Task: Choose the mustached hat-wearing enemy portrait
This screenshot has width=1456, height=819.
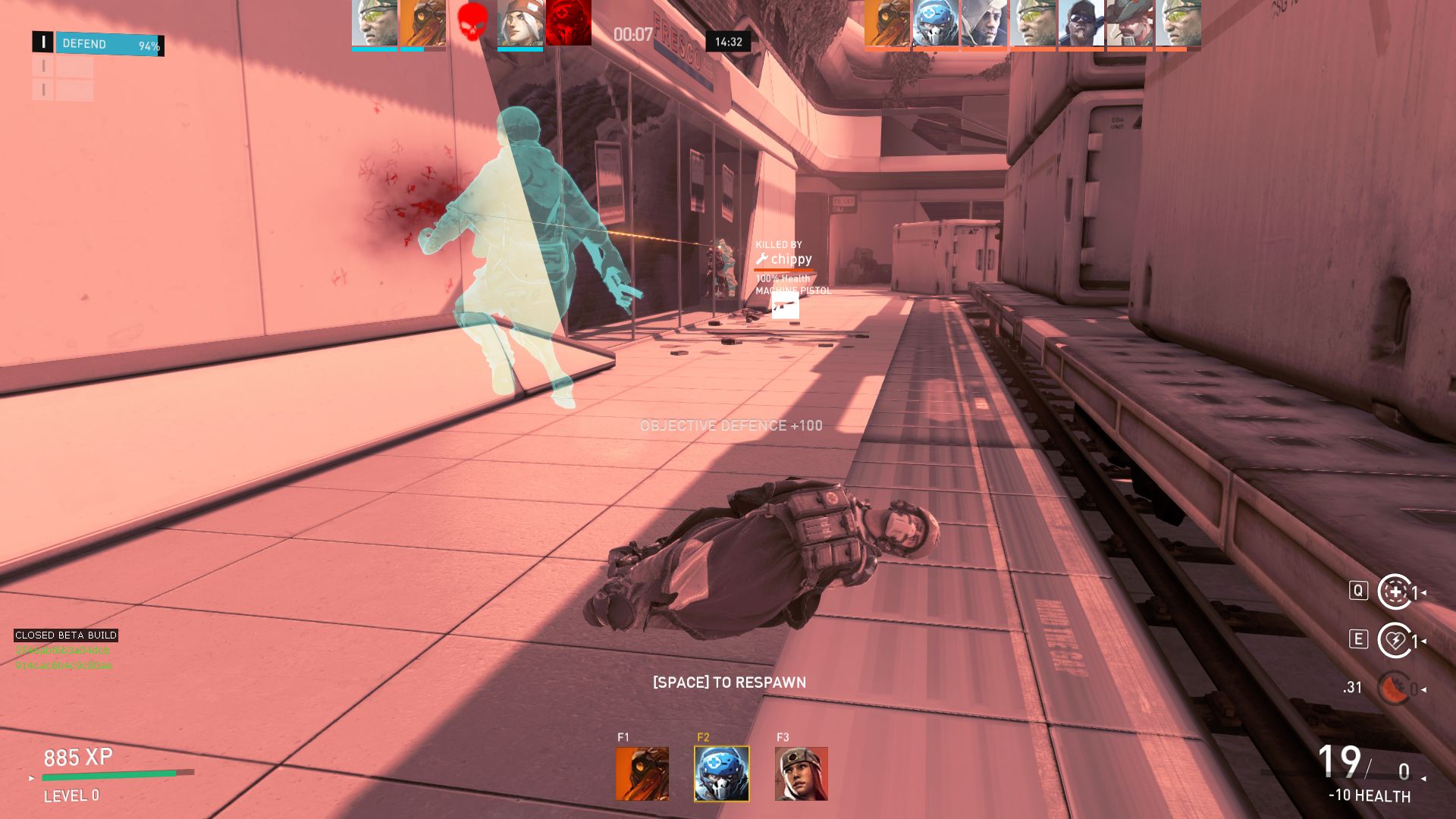Action: coord(1129,23)
